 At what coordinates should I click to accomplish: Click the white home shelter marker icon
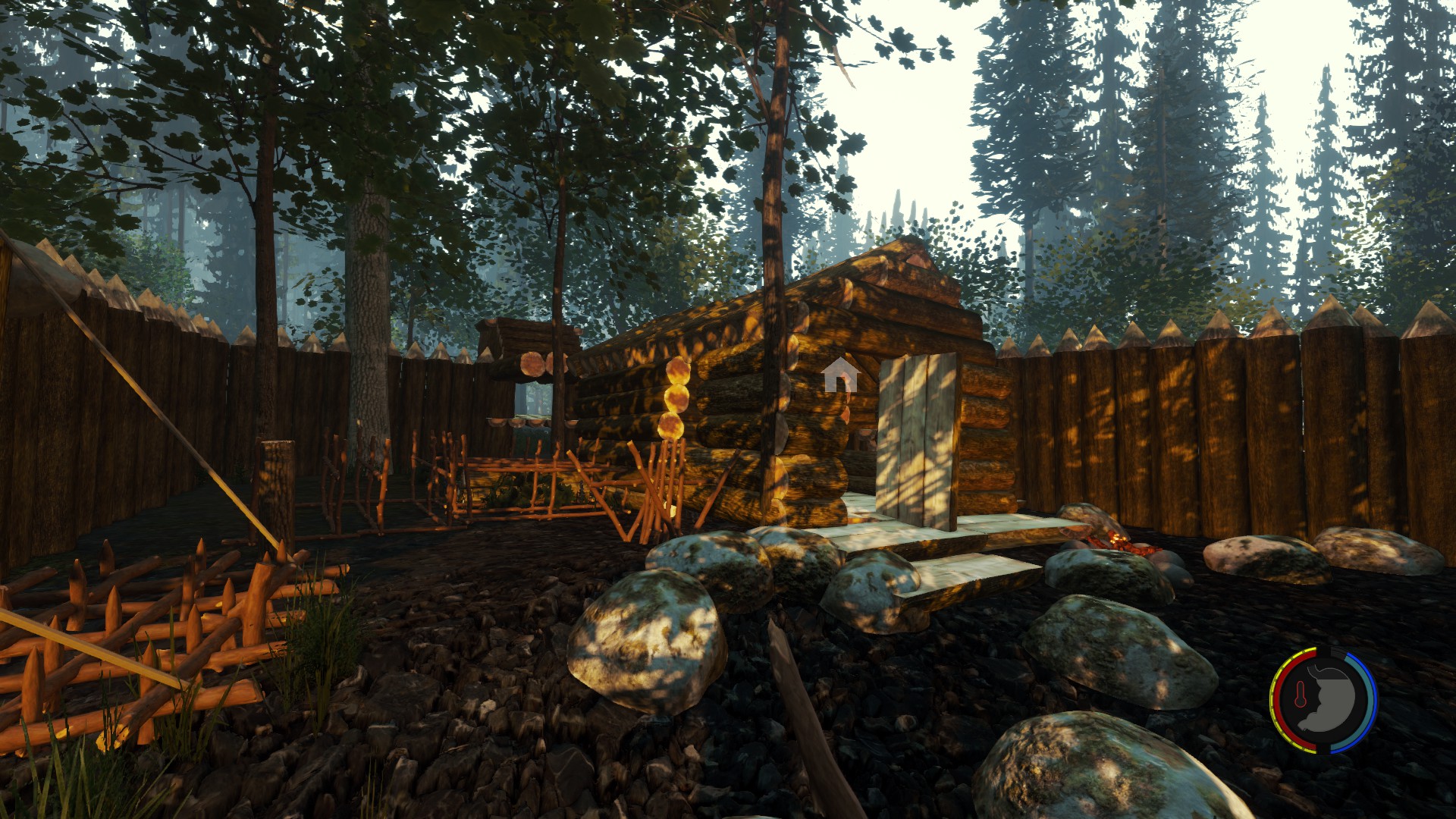(x=839, y=375)
